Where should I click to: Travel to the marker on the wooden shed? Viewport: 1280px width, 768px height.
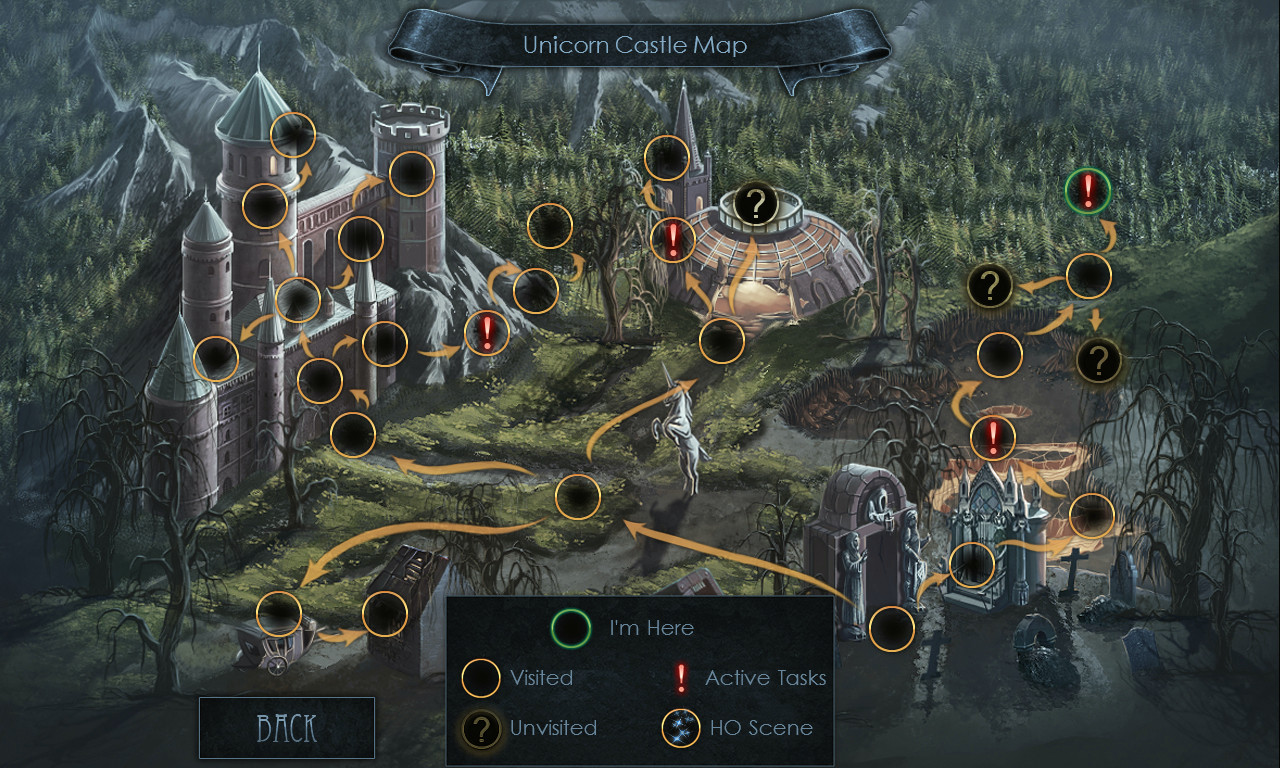385,614
